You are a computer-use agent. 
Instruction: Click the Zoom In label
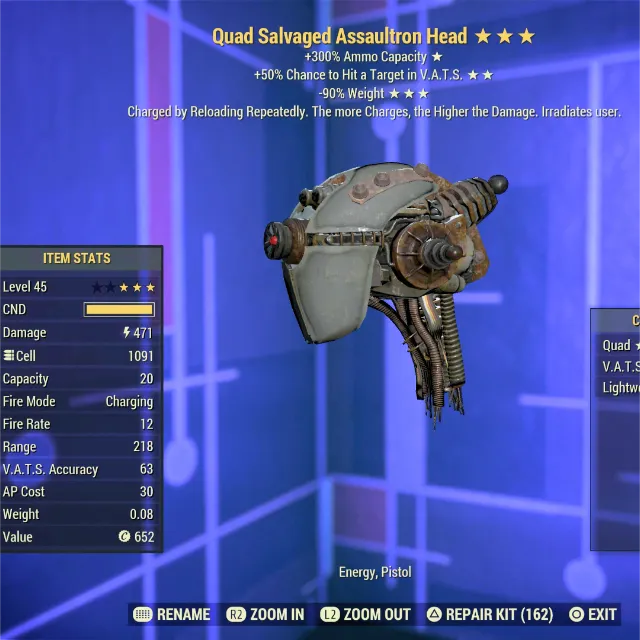[x=266, y=614]
